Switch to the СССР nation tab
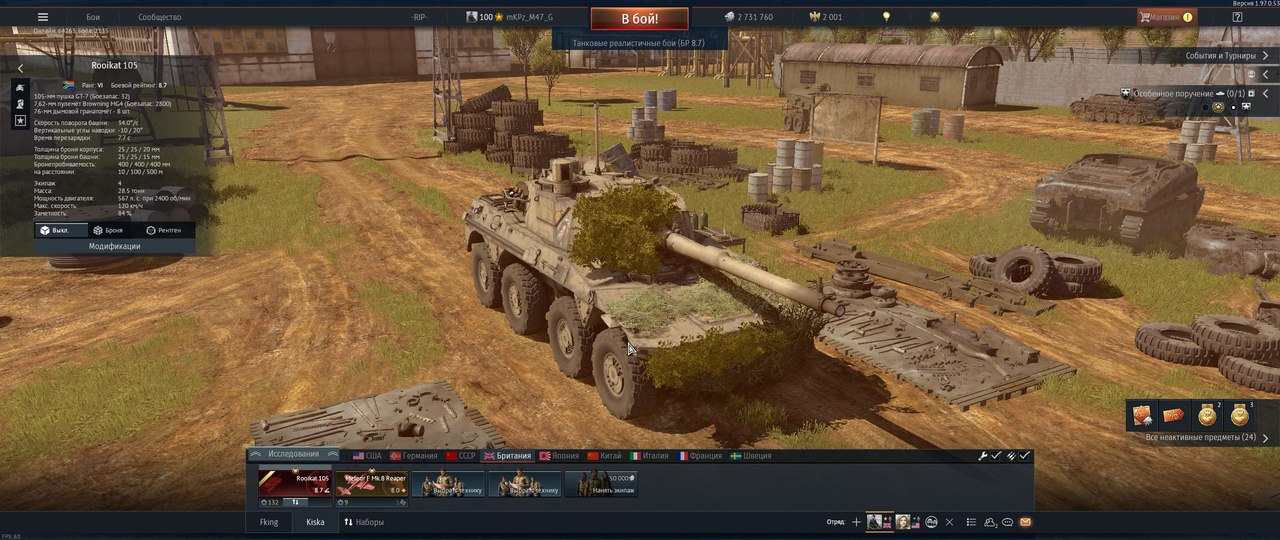 (460, 456)
